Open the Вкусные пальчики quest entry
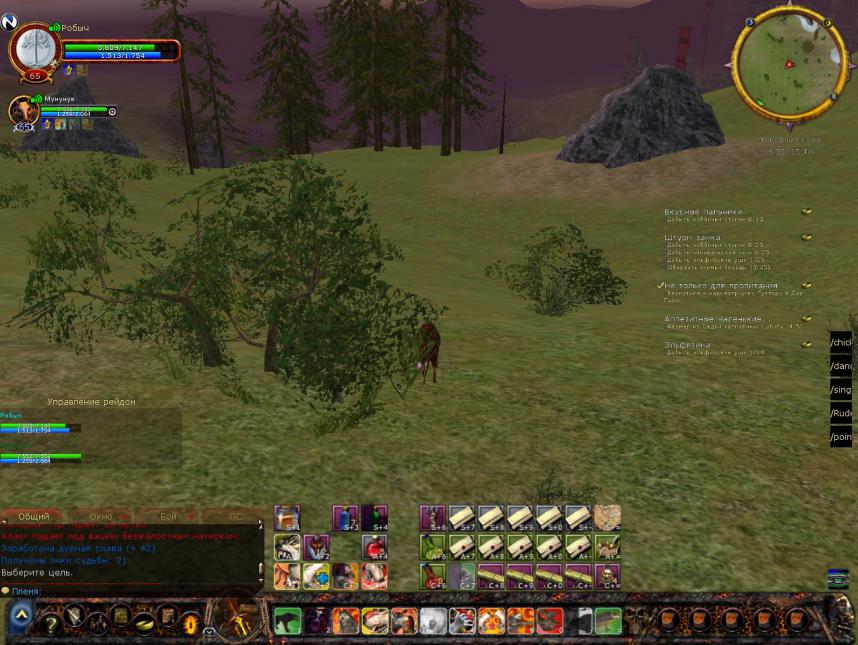The image size is (858, 645). tap(704, 212)
